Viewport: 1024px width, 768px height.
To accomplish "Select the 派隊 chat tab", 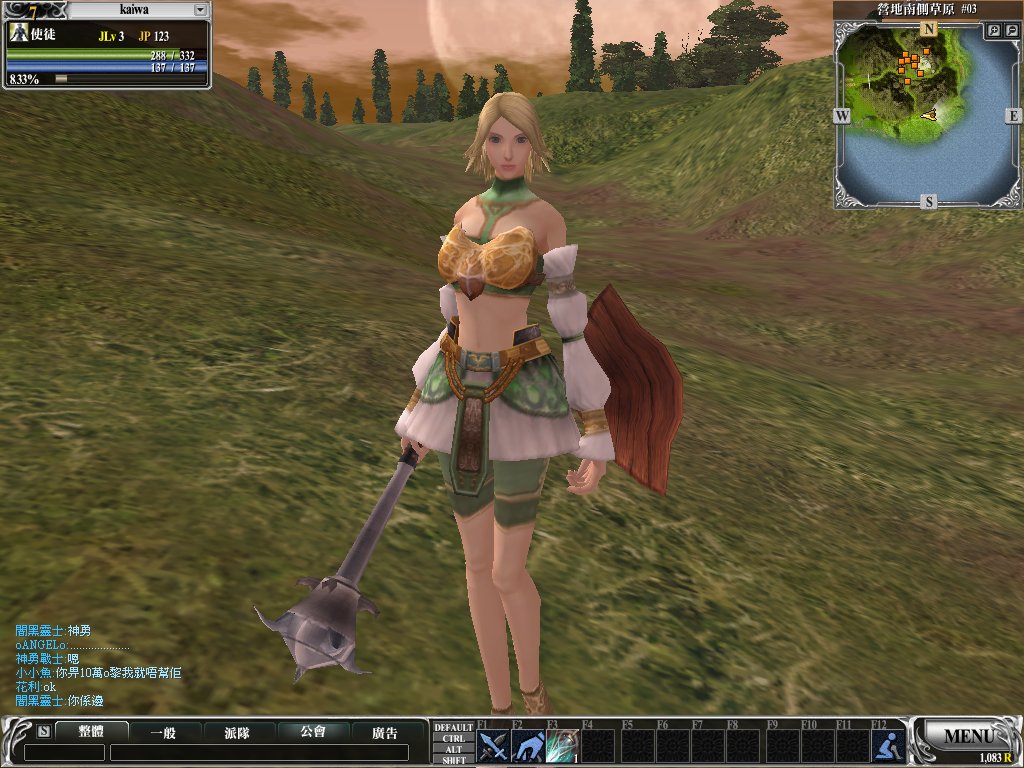I will coord(237,732).
